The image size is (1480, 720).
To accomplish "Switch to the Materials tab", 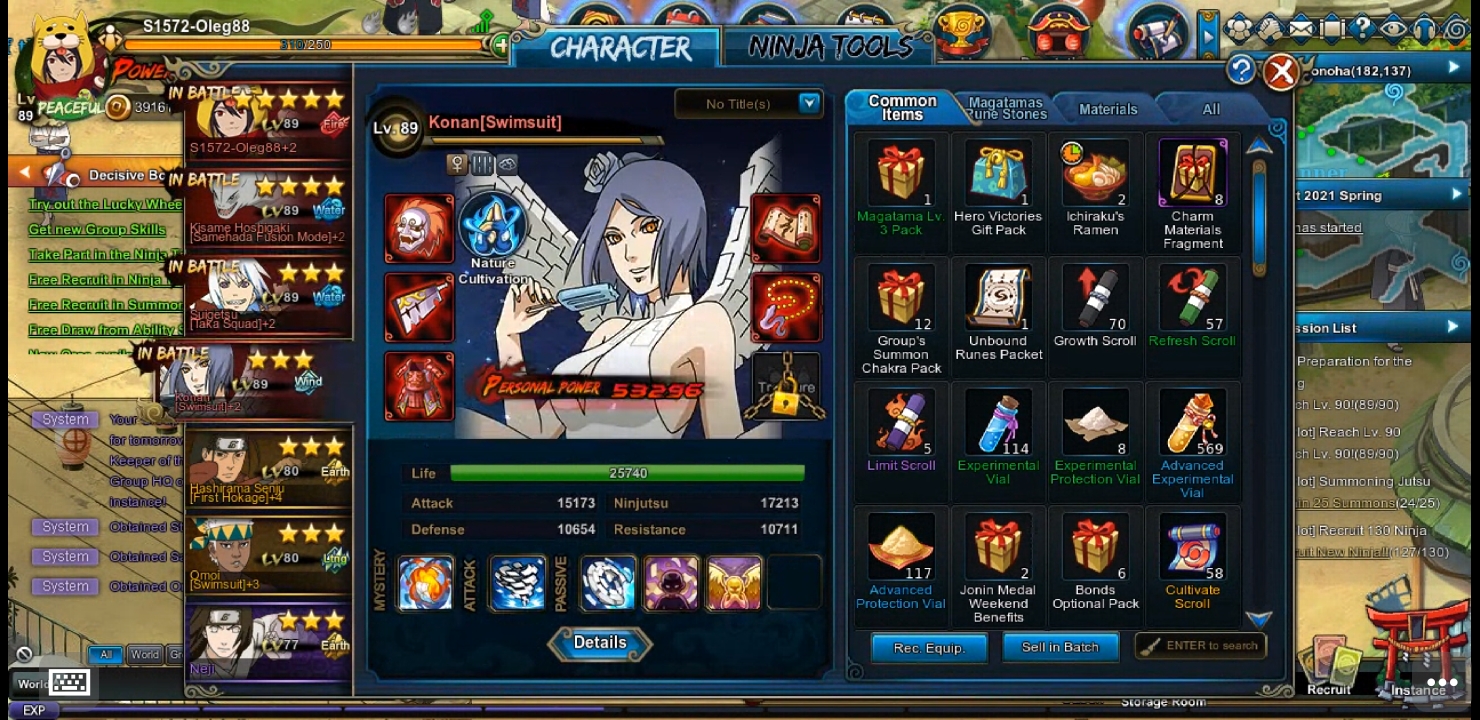I will point(1107,109).
